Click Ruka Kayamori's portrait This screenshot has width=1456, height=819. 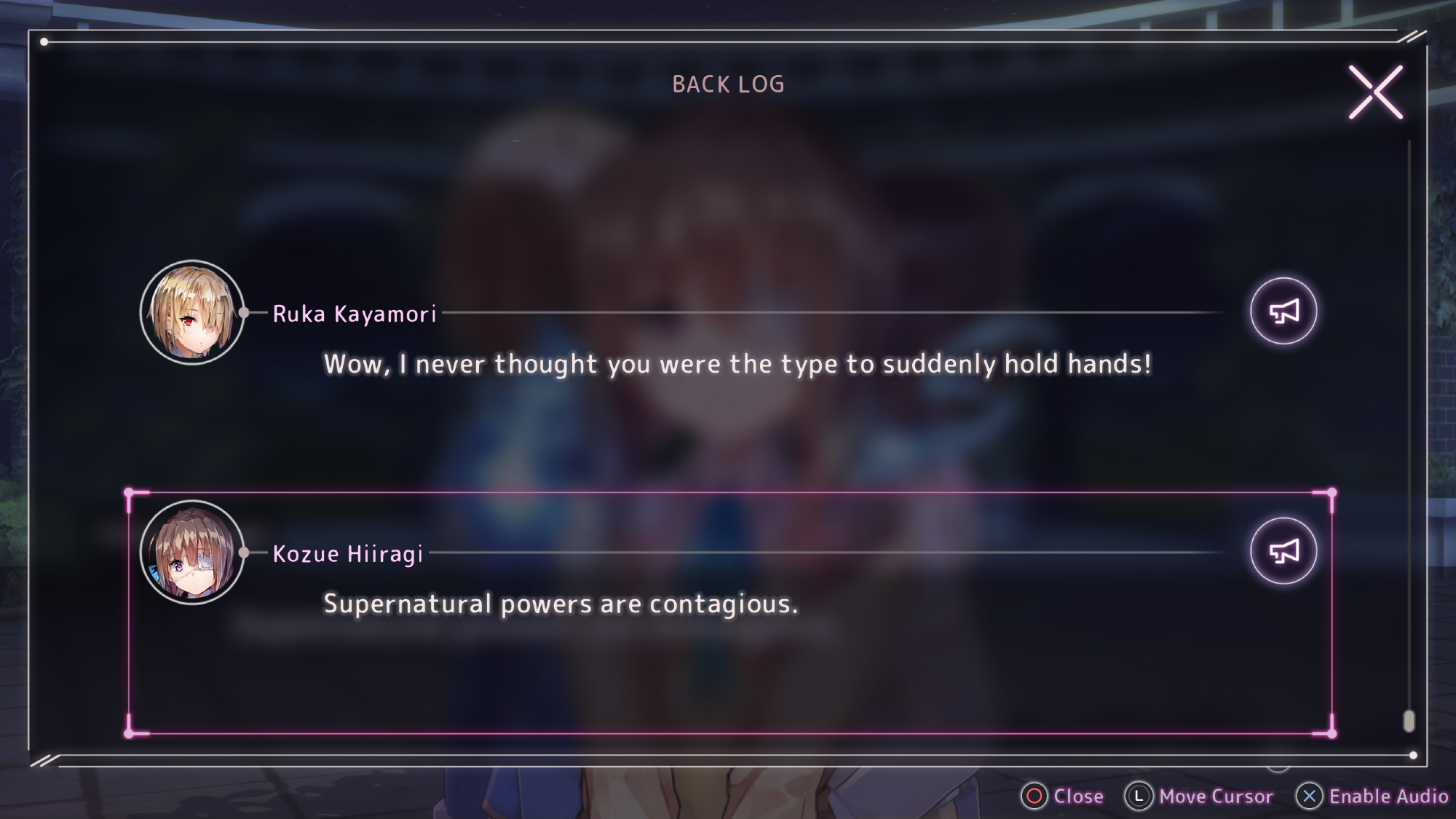pos(192,312)
